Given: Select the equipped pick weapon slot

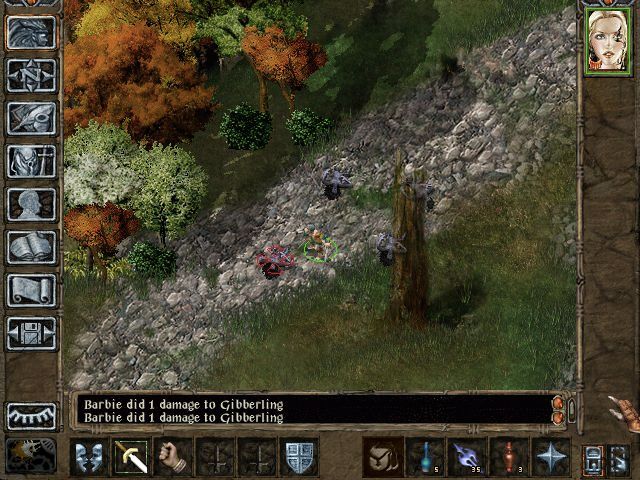Looking at the screenshot, I should pyautogui.click(x=131, y=457).
